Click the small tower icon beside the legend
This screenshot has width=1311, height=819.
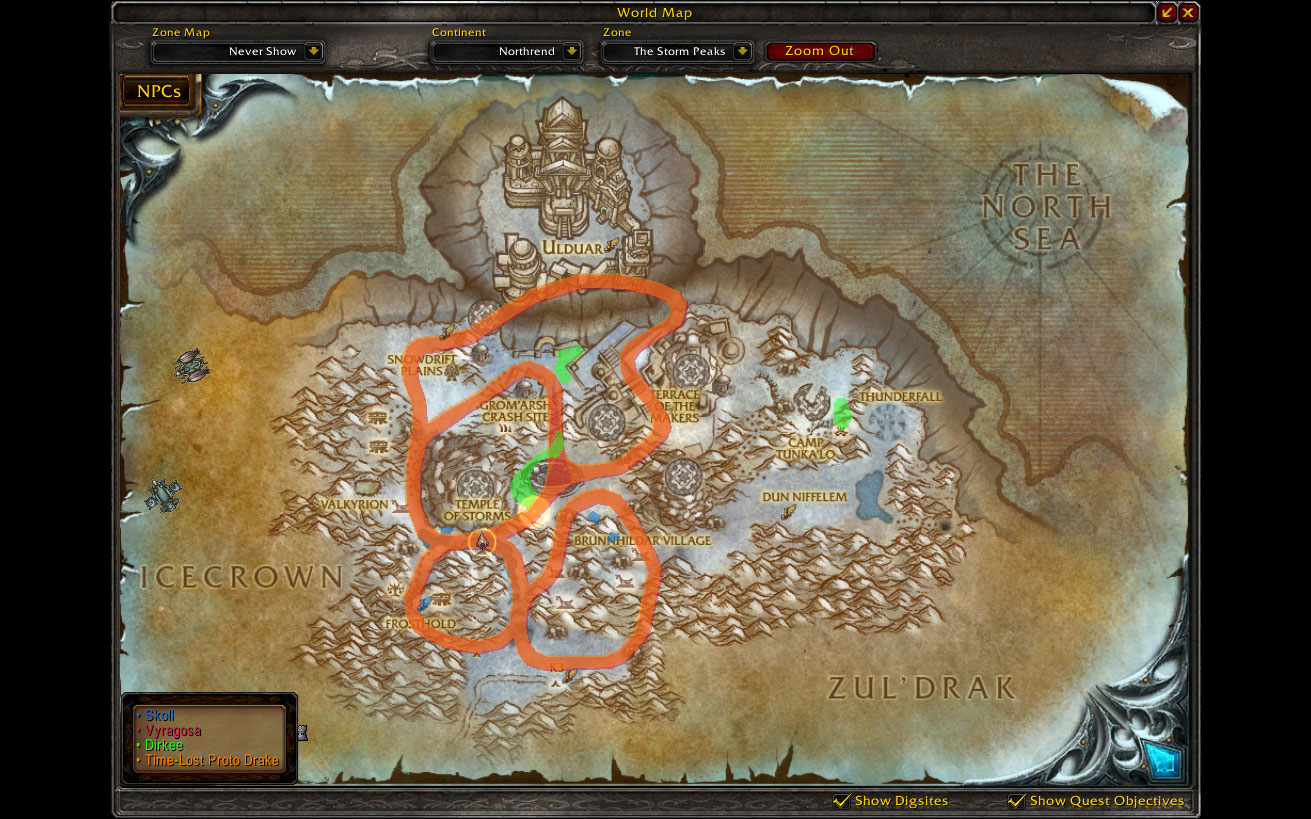pos(302,733)
